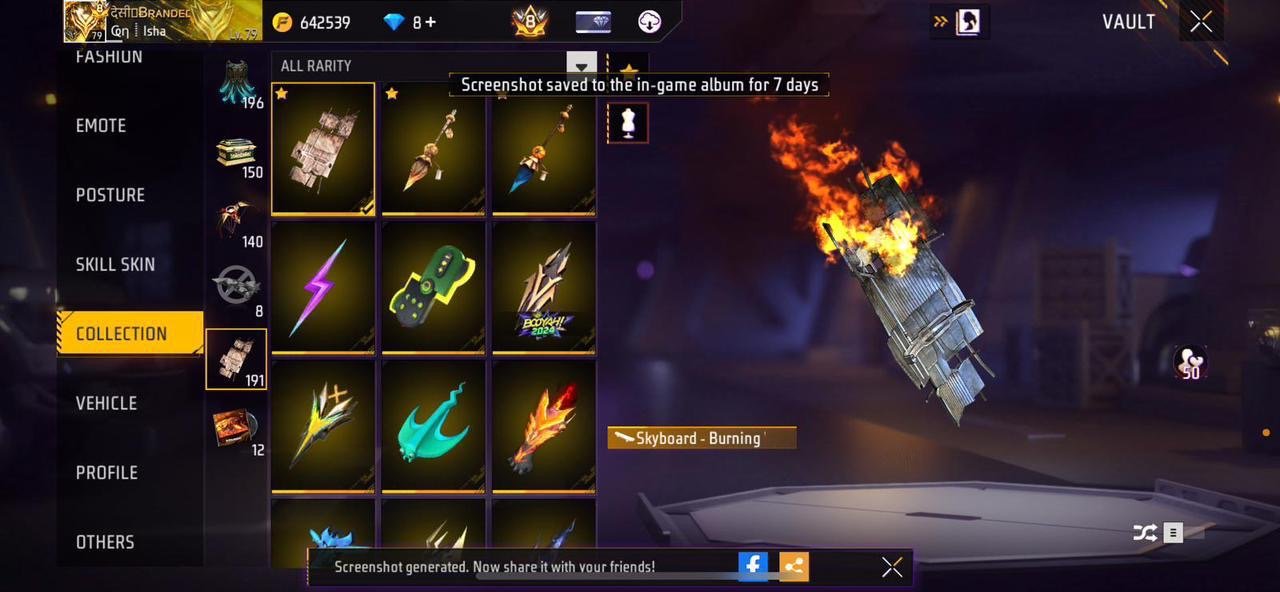The width and height of the screenshot is (1280, 592).
Task: Go to the Profile category
Action: click(106, 472)
